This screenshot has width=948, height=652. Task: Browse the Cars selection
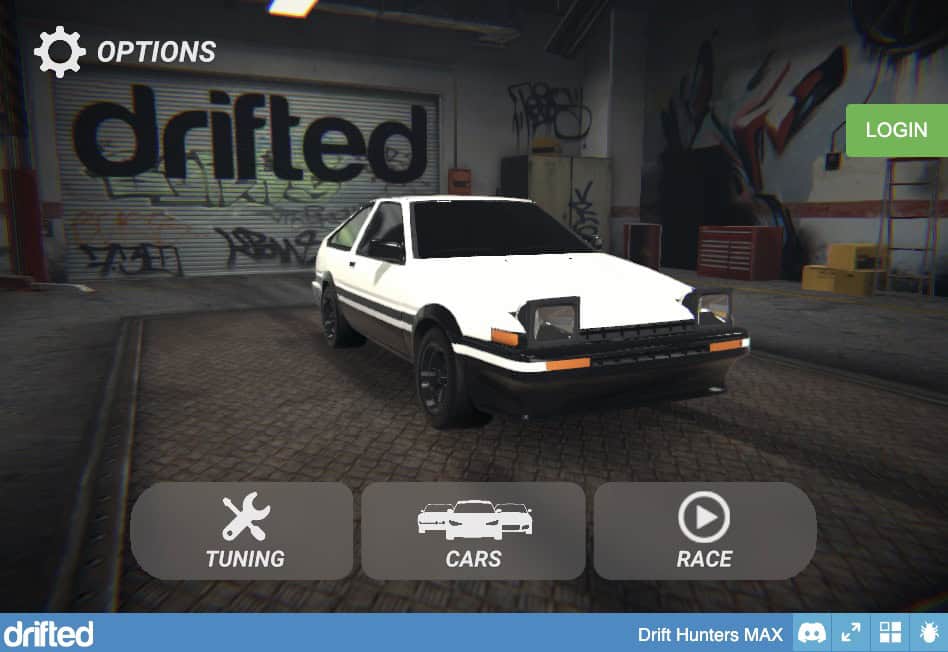(x=473, y=531)
